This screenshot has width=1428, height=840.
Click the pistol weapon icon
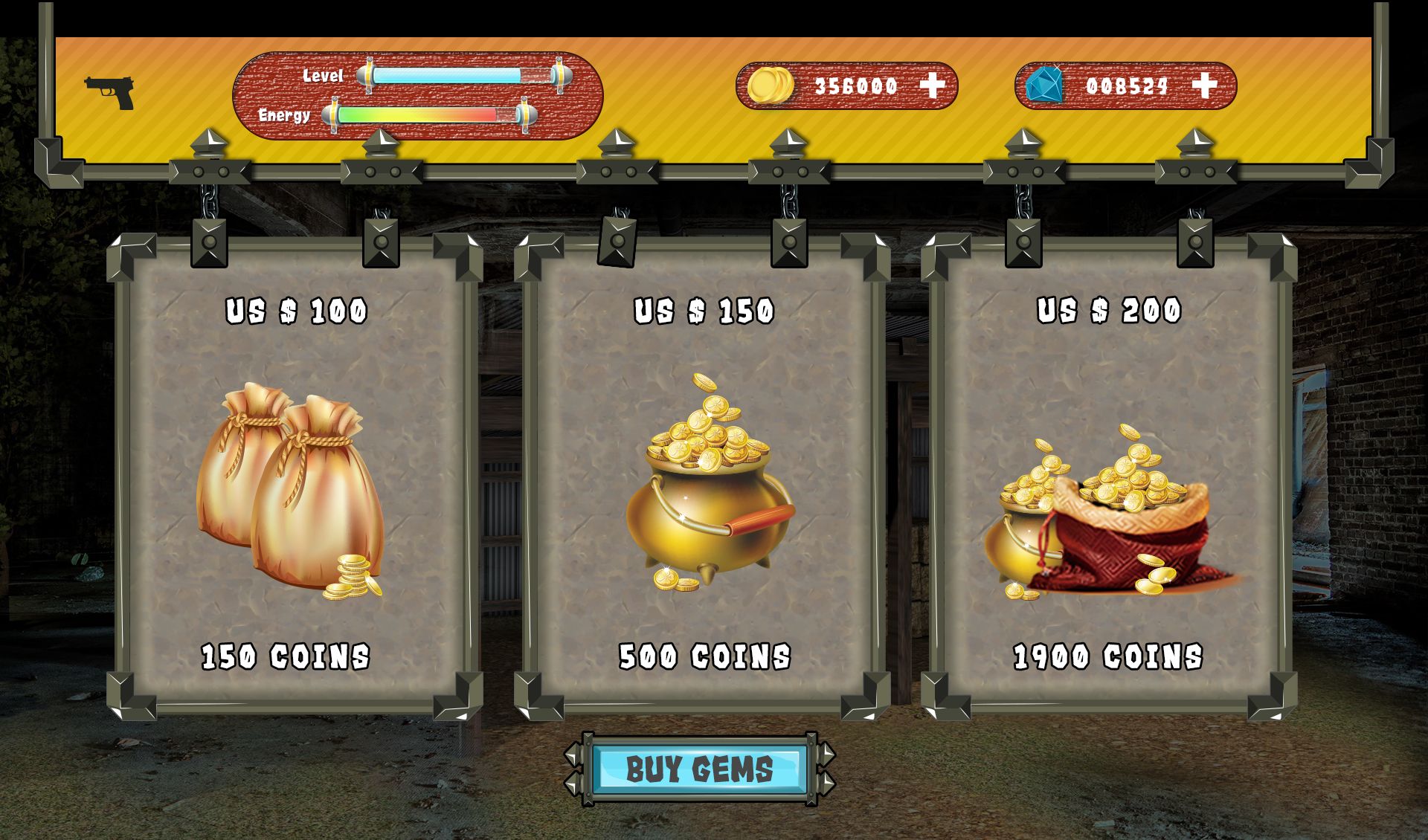109,92
